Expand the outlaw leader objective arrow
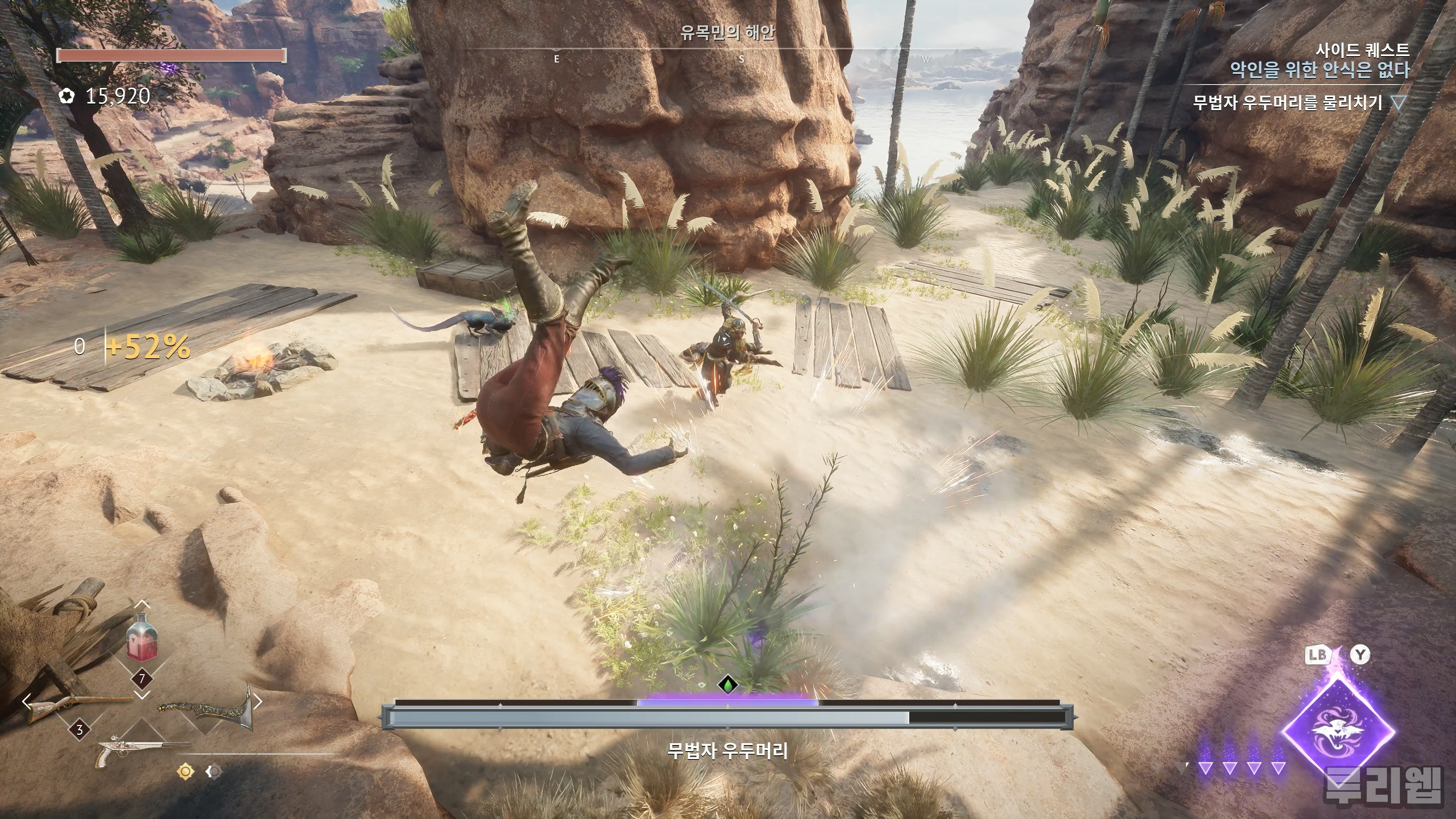The width and height of the screenshot is (1456, 819). click(1398, 103)
